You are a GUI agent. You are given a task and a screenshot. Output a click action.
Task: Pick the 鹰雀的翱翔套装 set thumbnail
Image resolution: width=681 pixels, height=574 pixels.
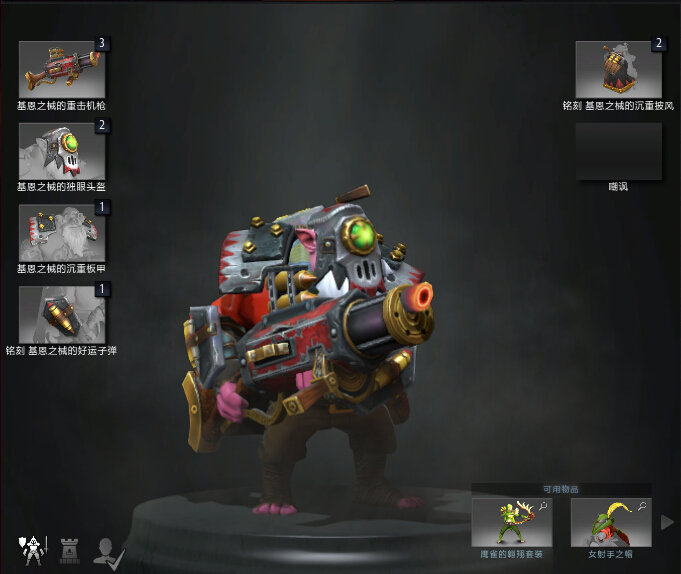point(512,522)
